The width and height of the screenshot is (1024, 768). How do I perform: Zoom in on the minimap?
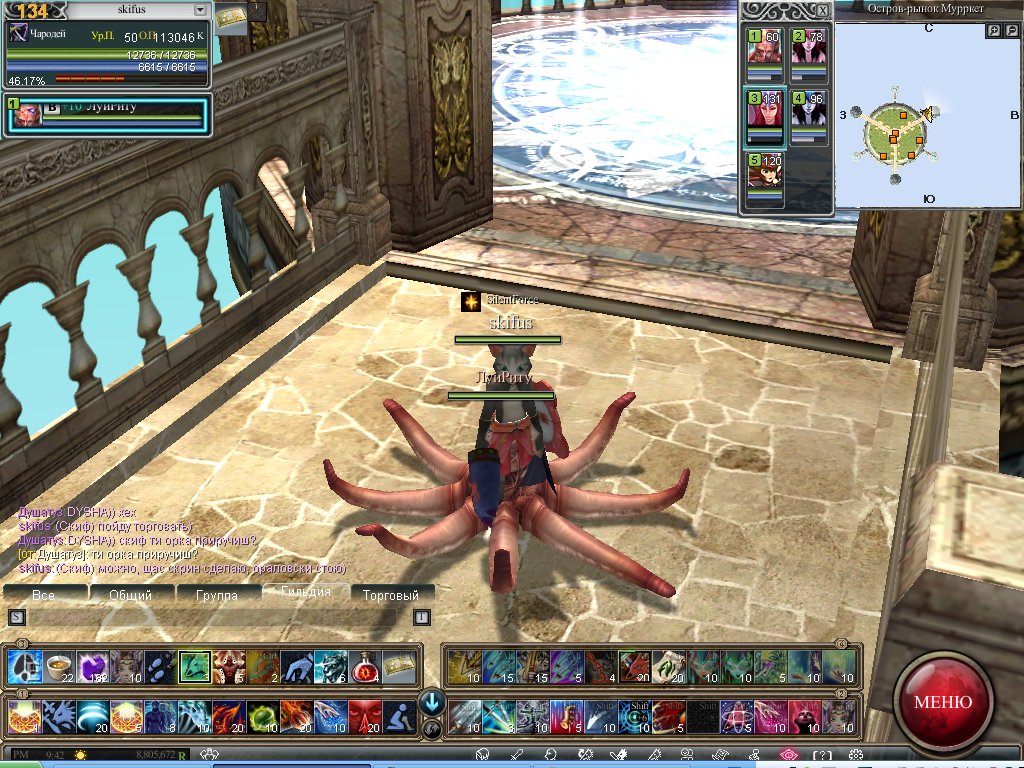[x=994, y=31]
